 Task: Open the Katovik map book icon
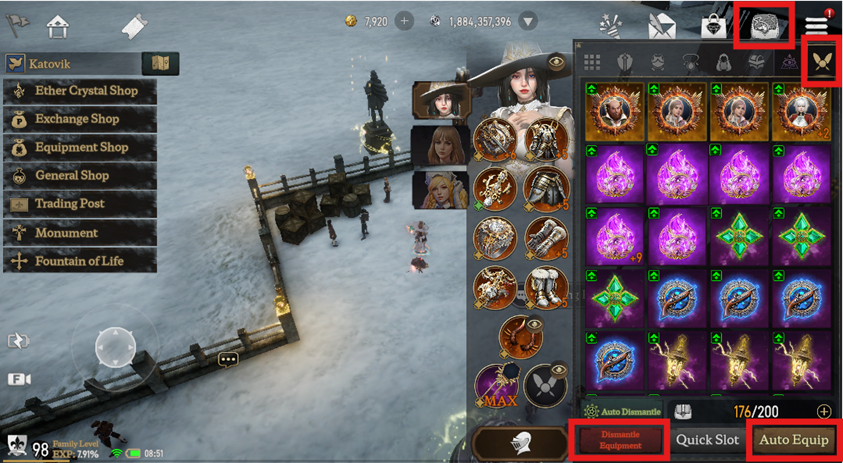(160, 64)
